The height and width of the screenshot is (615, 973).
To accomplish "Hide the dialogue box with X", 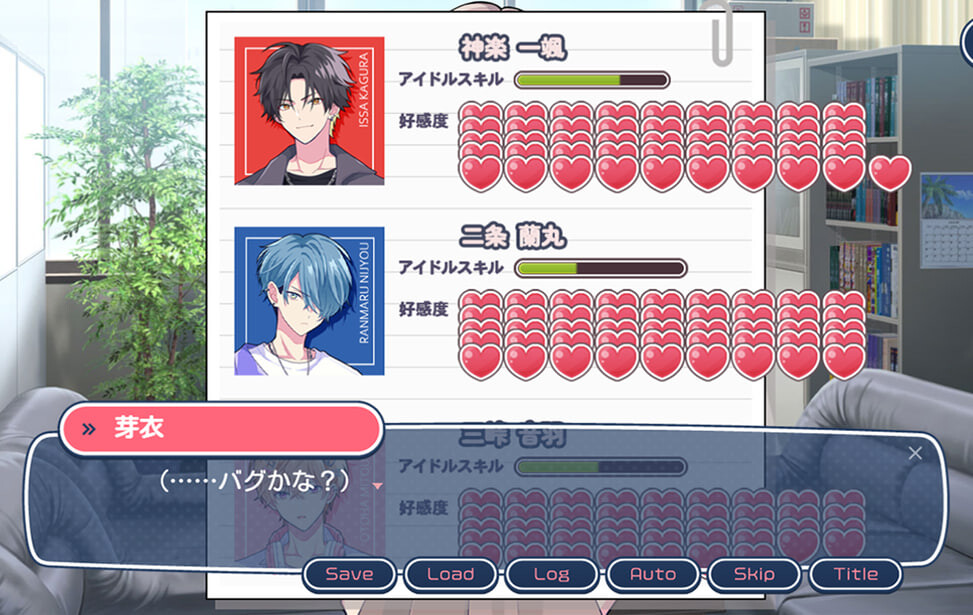I will (x=915, y=453).
